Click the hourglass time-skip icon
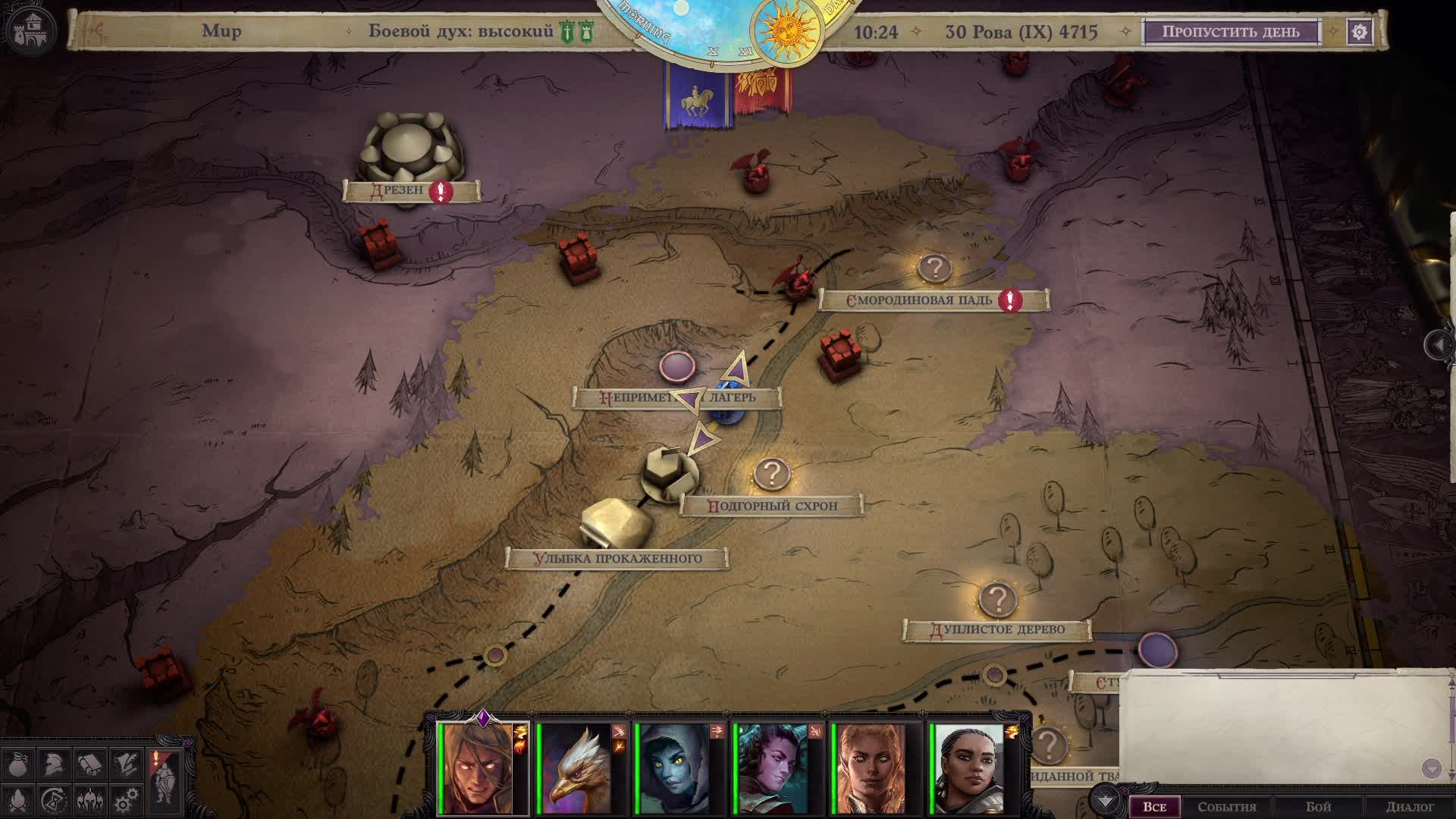 (x=53, y=800)
